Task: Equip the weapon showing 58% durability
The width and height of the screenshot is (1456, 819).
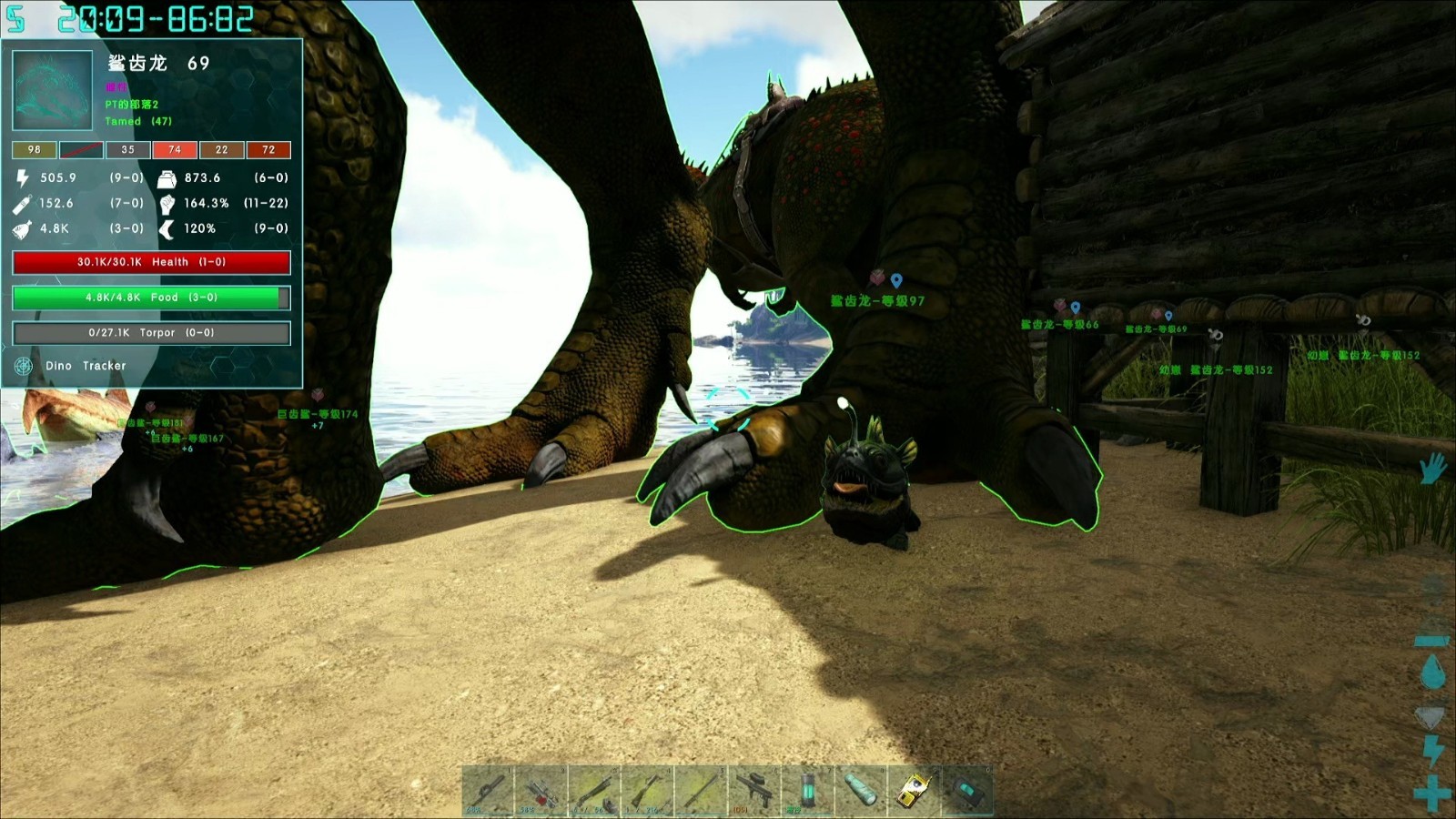Action: tap(541, 790)
